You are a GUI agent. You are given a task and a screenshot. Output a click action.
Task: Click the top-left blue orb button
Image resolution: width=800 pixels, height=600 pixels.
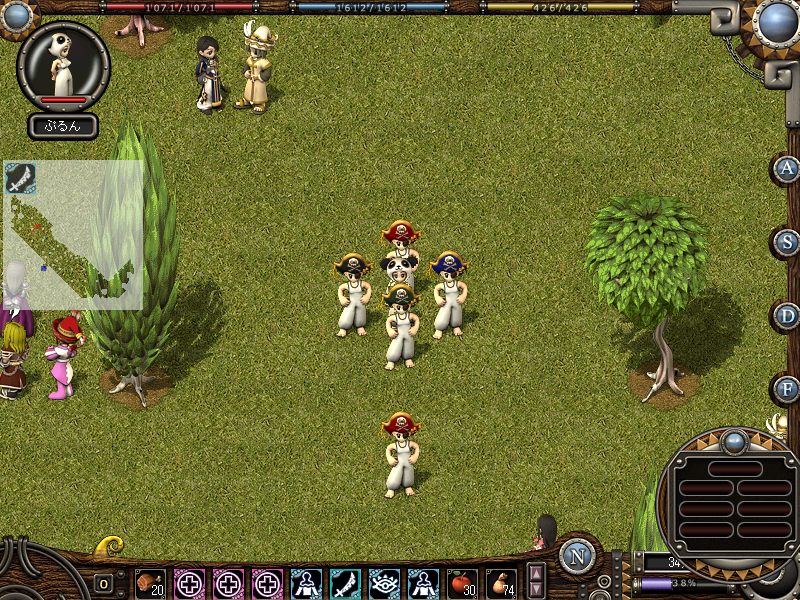pos(16,16)
